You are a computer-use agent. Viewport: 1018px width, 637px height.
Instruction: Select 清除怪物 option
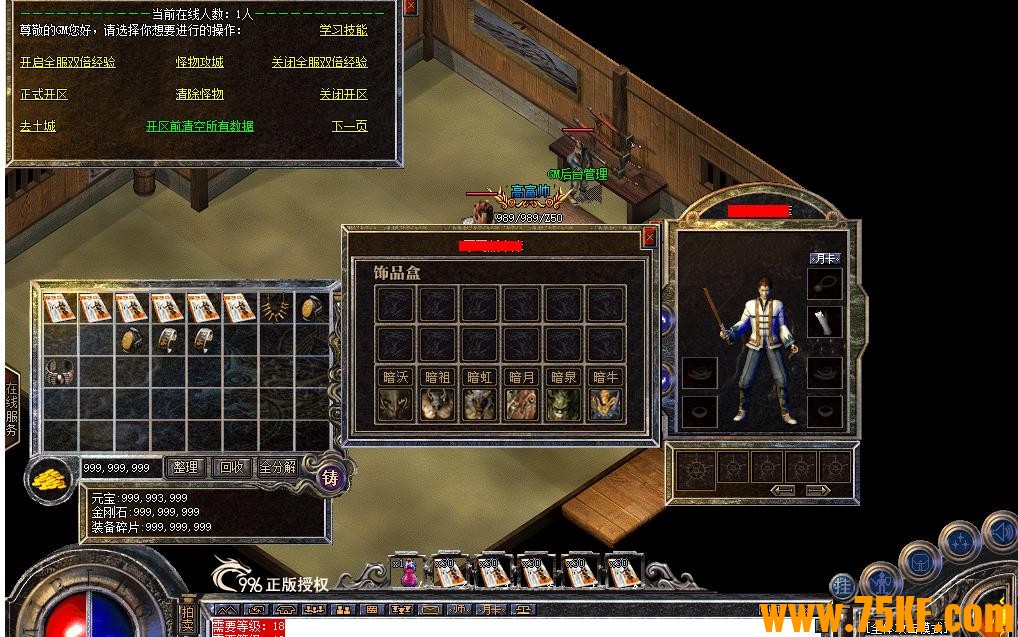pos(199,94)
